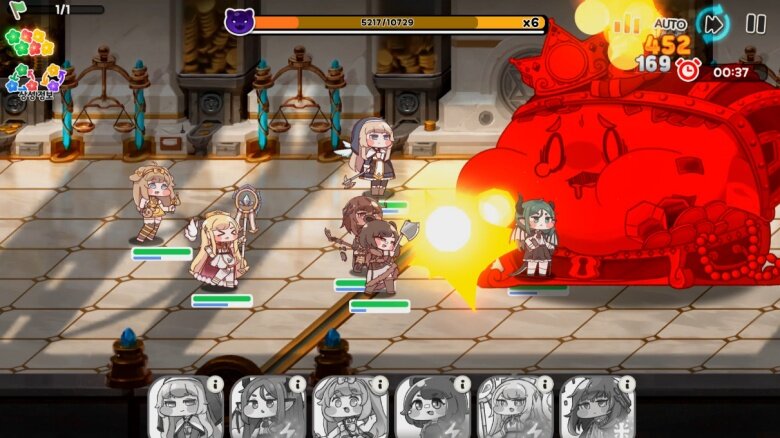The width and height of the screenshot is (780, 438).
Task: Toggle AUTO battle mode
Action: tap(670, 23)
